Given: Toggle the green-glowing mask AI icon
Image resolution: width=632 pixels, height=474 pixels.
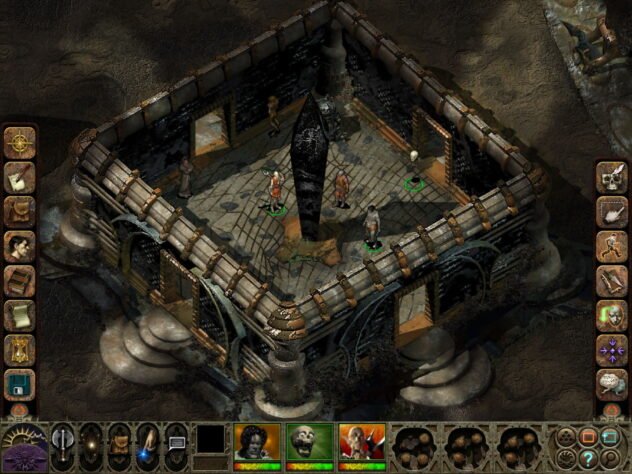Looking at the screenshot, I should (x=611, y=315).
